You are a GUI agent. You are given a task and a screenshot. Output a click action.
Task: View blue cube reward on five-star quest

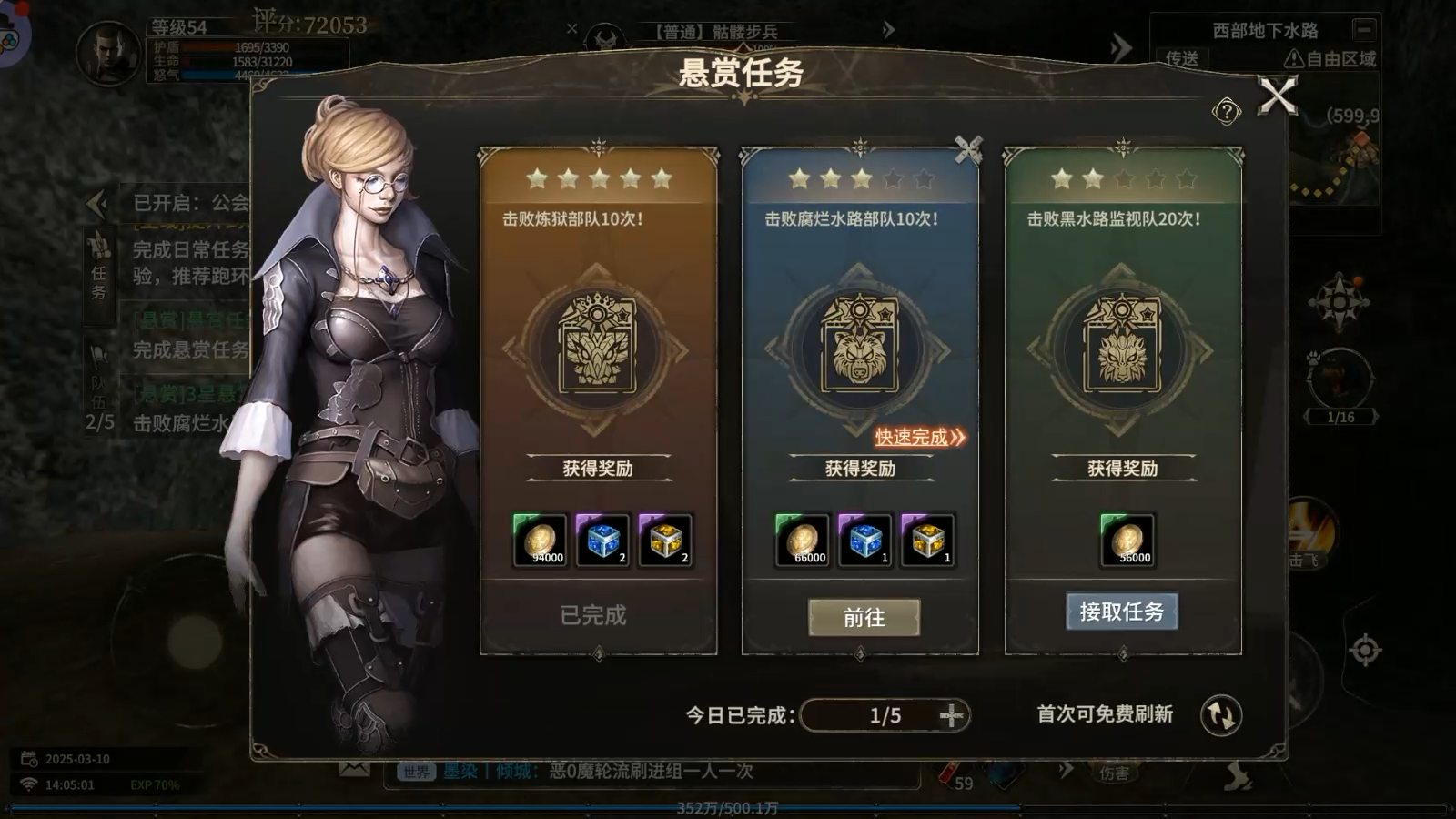click(602, 541)
